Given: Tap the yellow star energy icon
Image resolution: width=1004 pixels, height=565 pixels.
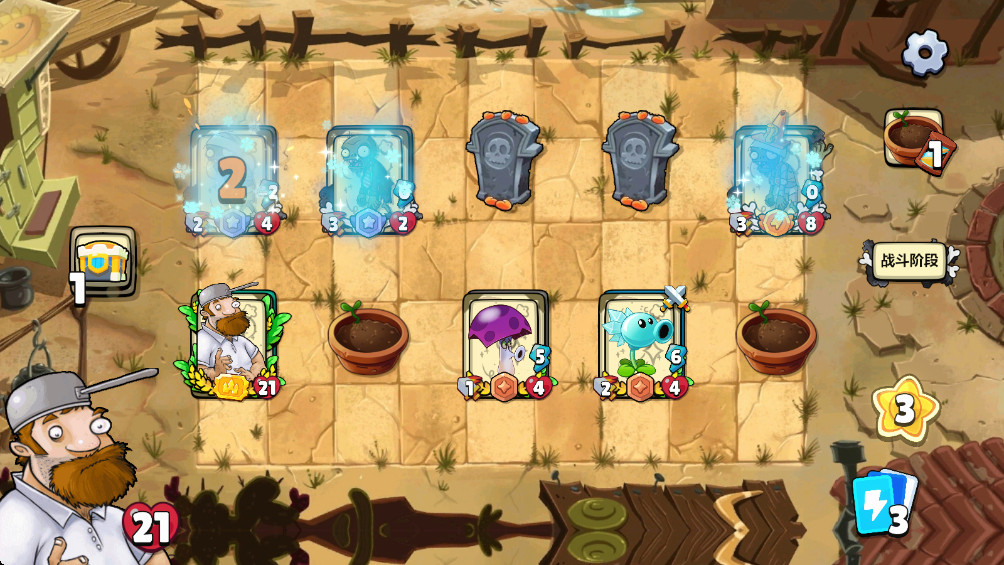Looking at the screenshot, I should (904, 408).
